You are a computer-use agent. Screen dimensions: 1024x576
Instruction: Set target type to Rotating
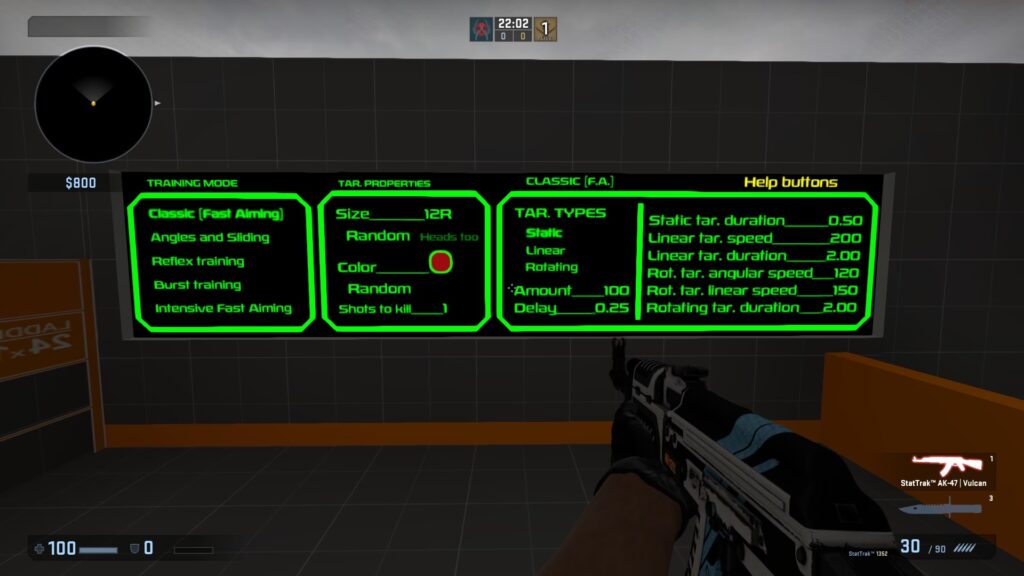(x=551, y=267)
